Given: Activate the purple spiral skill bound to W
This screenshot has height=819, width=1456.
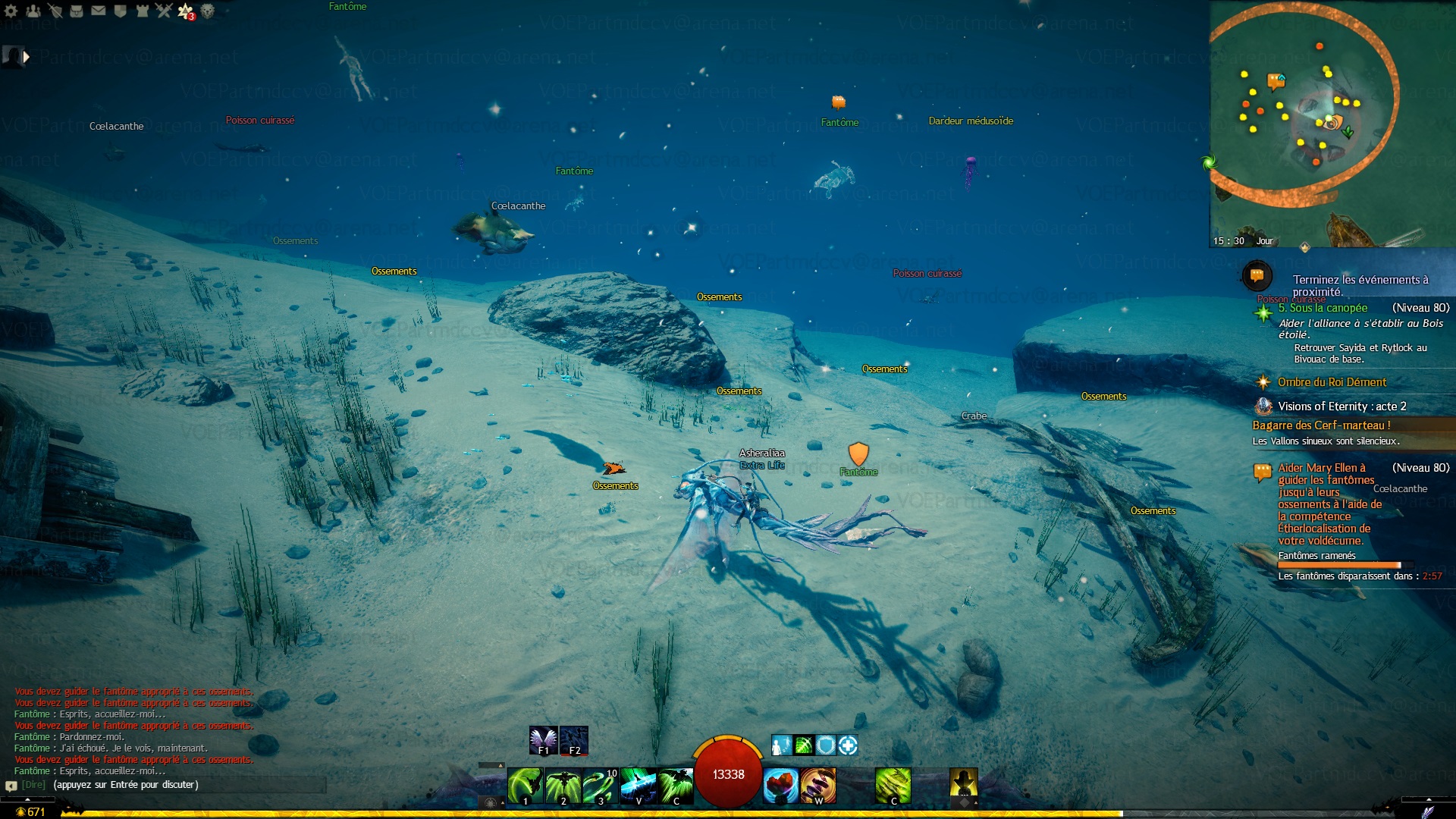Looking at the screenshot, I should click(818, 785).
